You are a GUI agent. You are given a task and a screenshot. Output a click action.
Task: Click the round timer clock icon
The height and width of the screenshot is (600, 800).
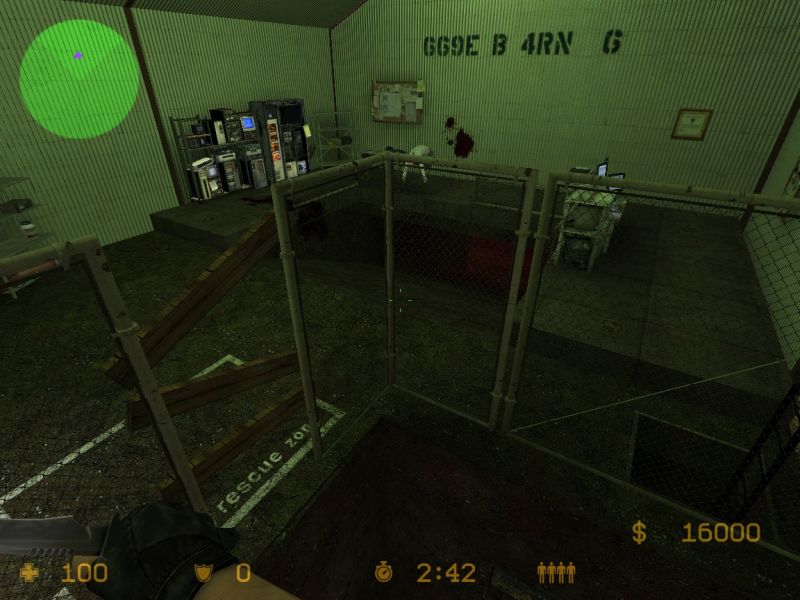(x=384, y=573)
